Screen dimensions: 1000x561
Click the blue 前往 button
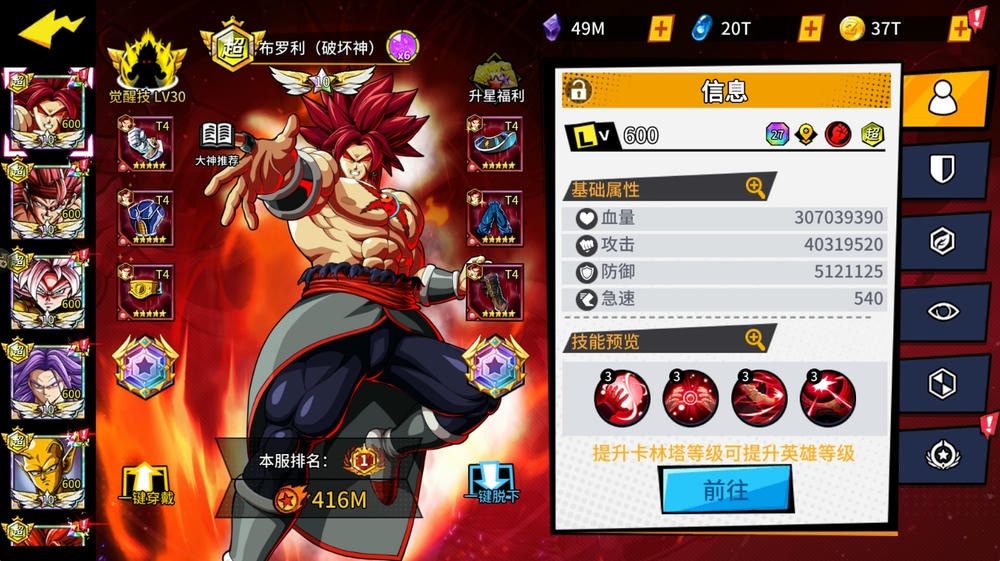pos(725,491)
